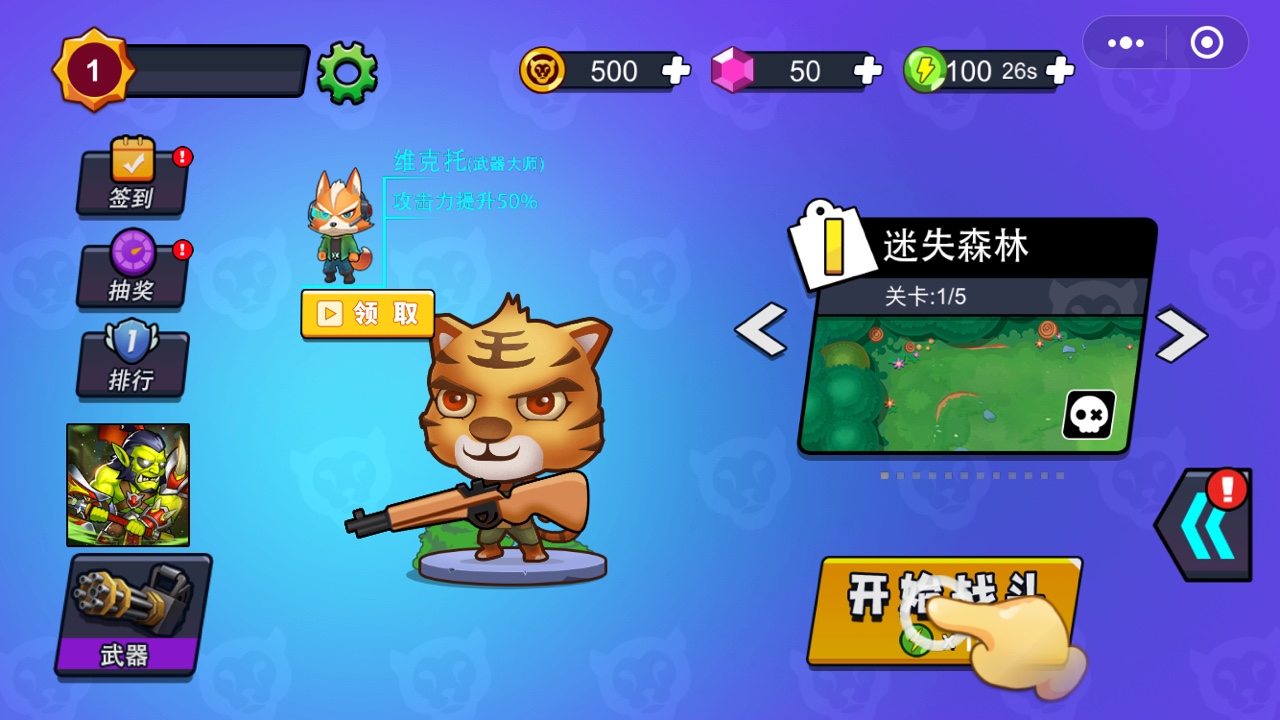The image size is (1280, 720).
Task: Open the 签到 sign-in calendar panel
Action: [x=131, y=185]
